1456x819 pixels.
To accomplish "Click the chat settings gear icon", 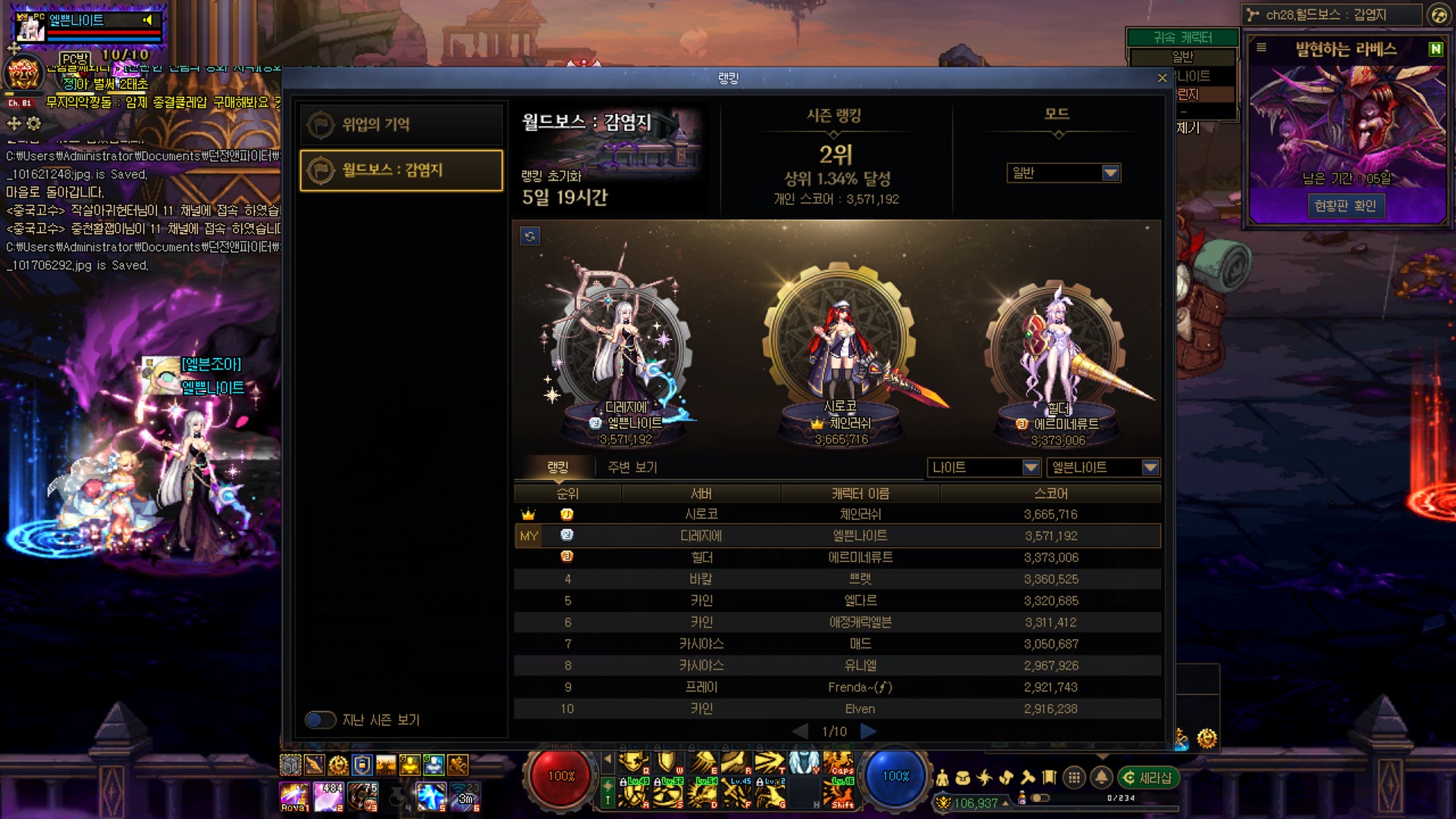I will [34, 124].
